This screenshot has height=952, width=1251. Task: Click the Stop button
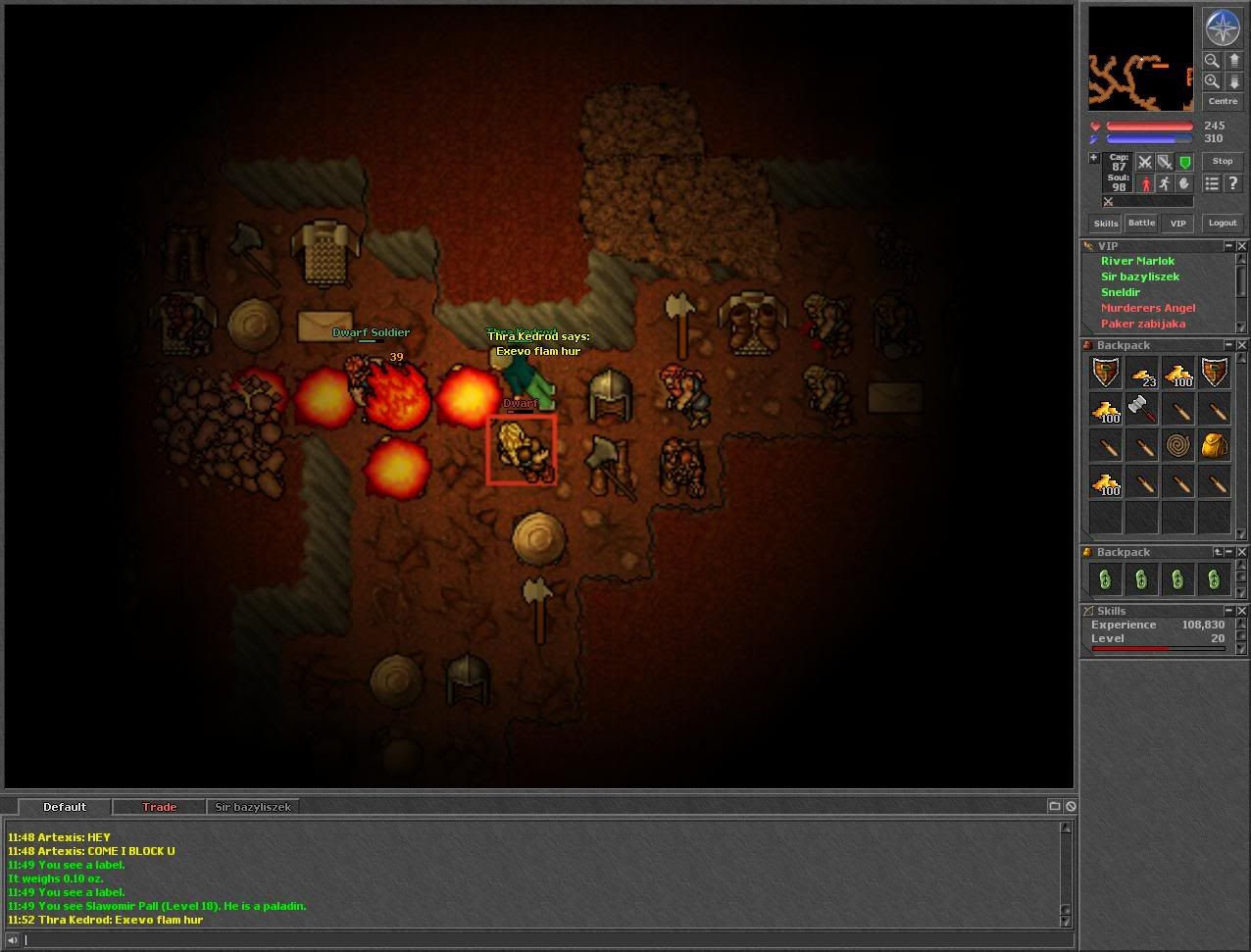[x=1223, y=162]
